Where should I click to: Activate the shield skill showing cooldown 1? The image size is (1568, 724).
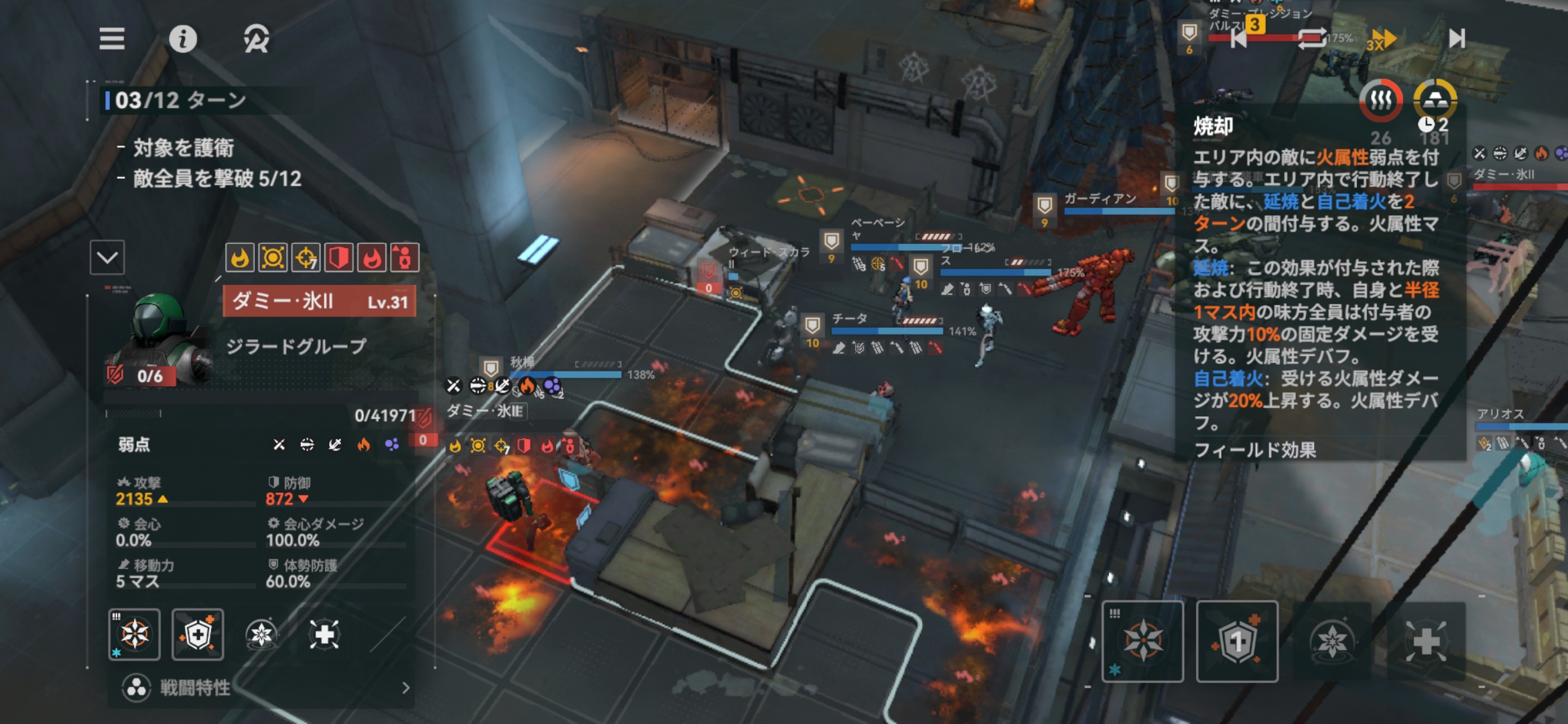pos(1237,642)
